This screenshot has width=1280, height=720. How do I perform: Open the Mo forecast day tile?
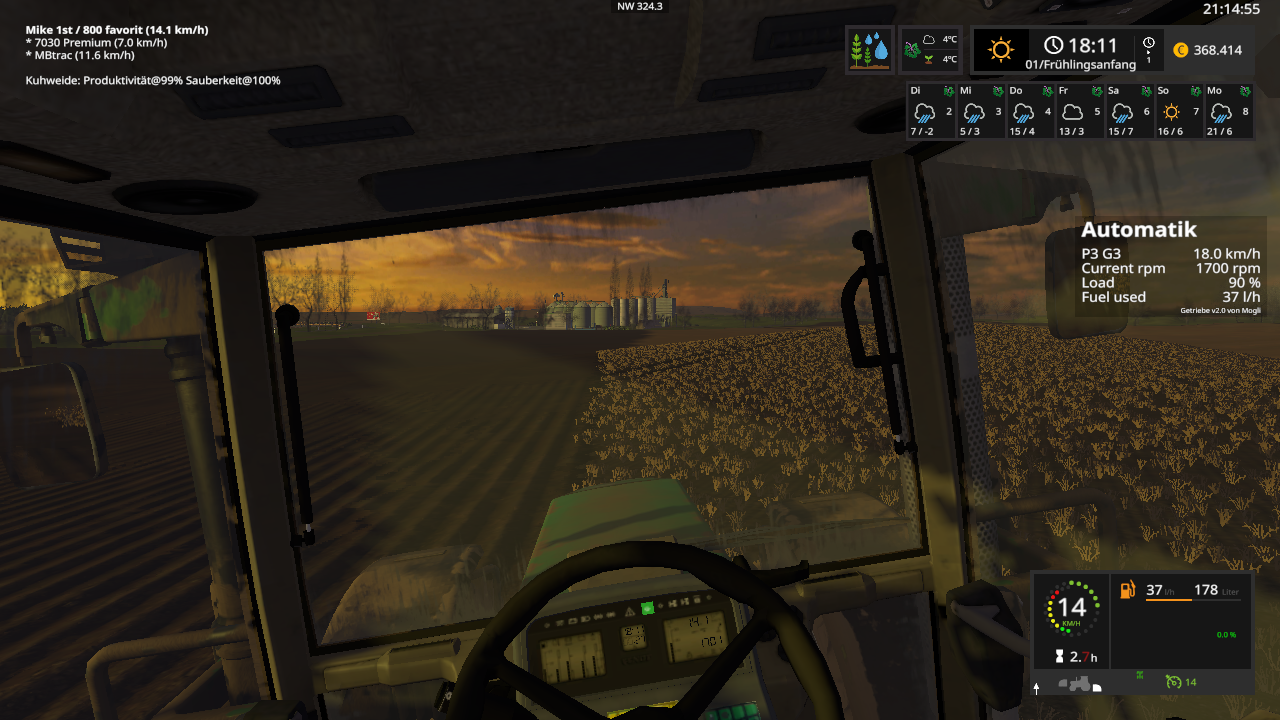(x=1229, y=111)
